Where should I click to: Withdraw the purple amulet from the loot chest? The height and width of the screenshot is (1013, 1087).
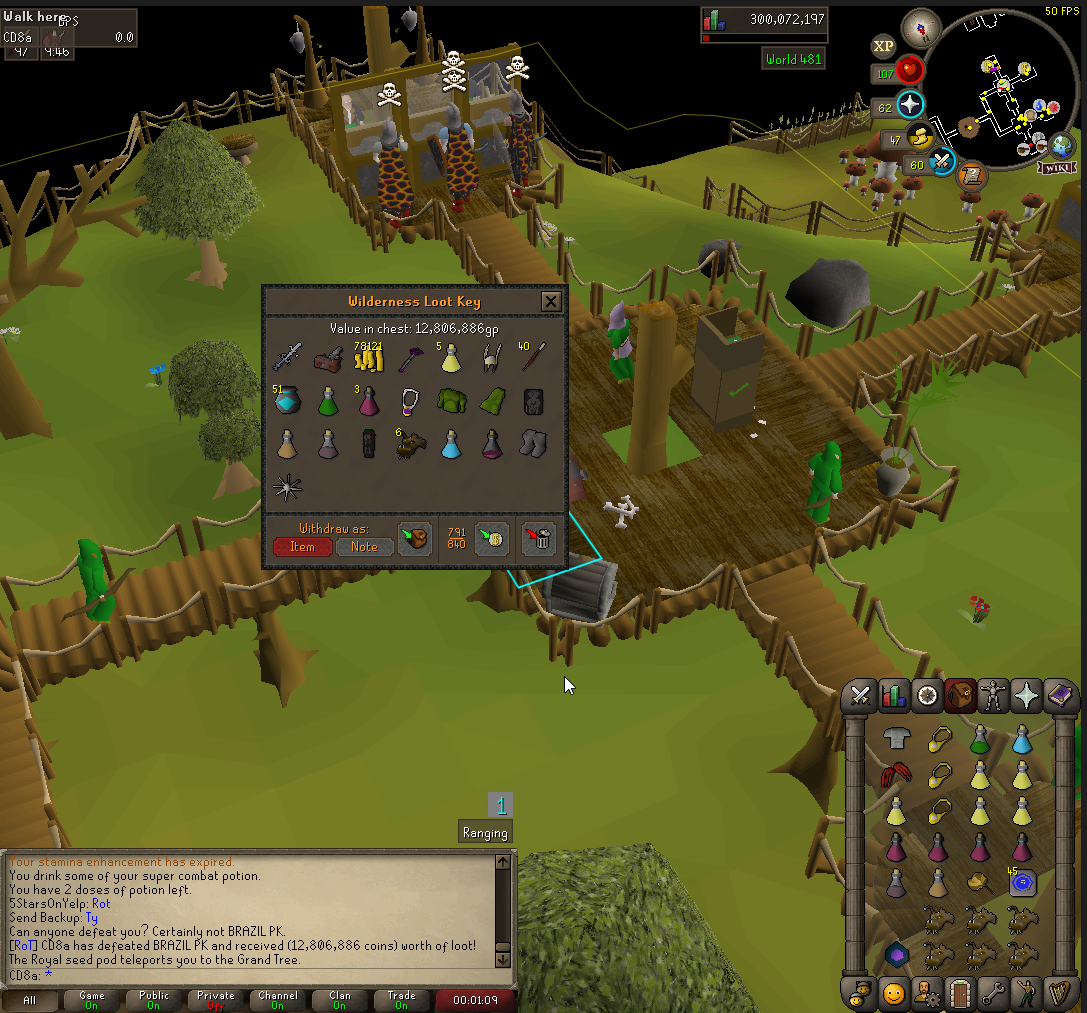410,402
